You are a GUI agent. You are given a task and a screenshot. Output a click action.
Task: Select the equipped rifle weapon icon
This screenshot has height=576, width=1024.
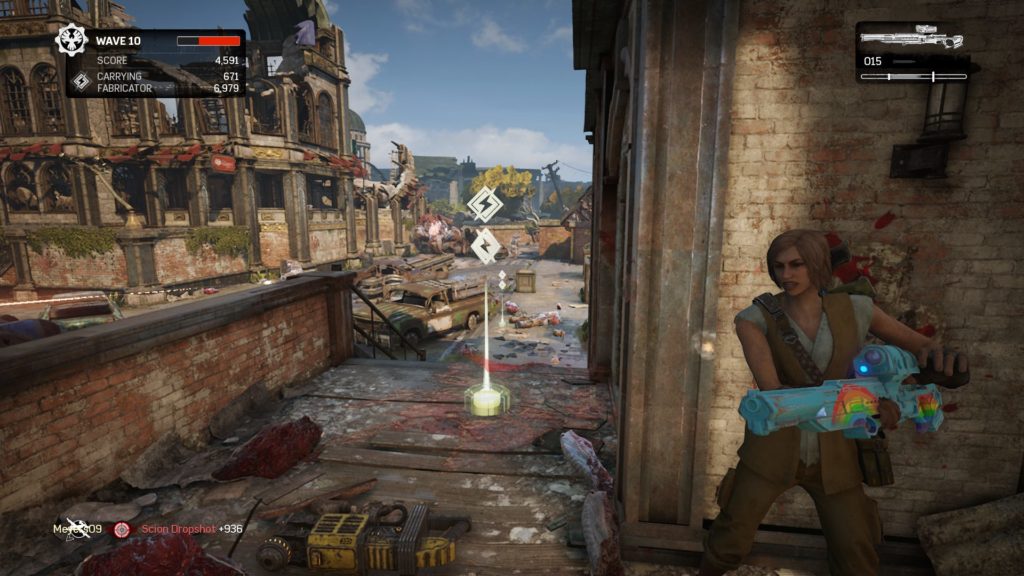[911, 39]
